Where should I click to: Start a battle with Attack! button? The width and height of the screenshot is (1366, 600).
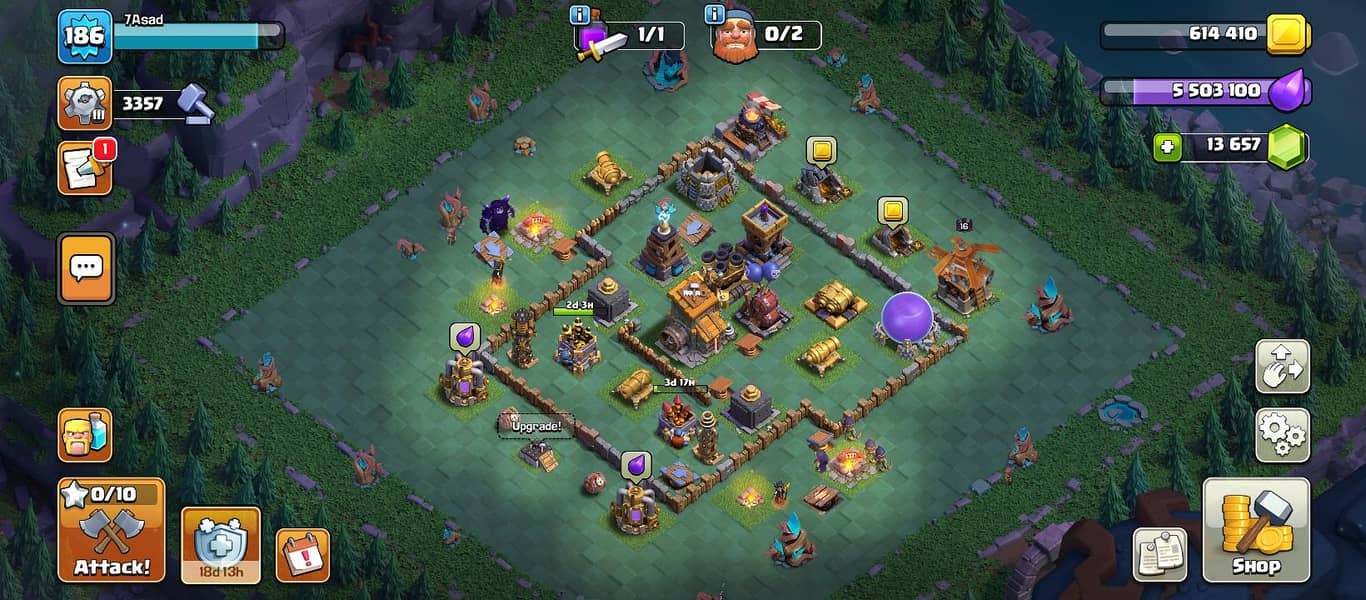pyautogui.click(x=111, y=530)
